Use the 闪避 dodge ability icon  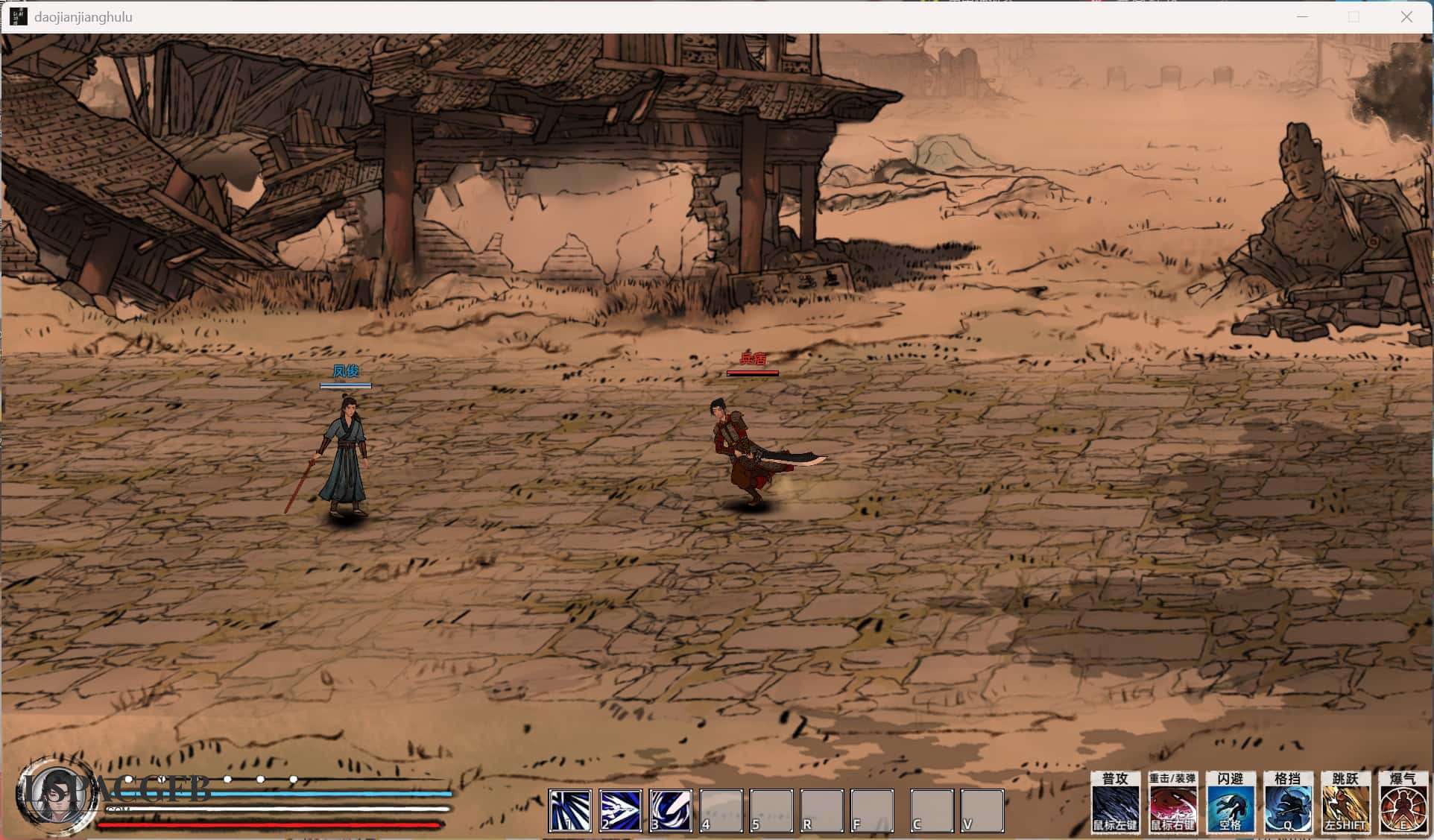pyautogui.click(x=1230, y=803)
